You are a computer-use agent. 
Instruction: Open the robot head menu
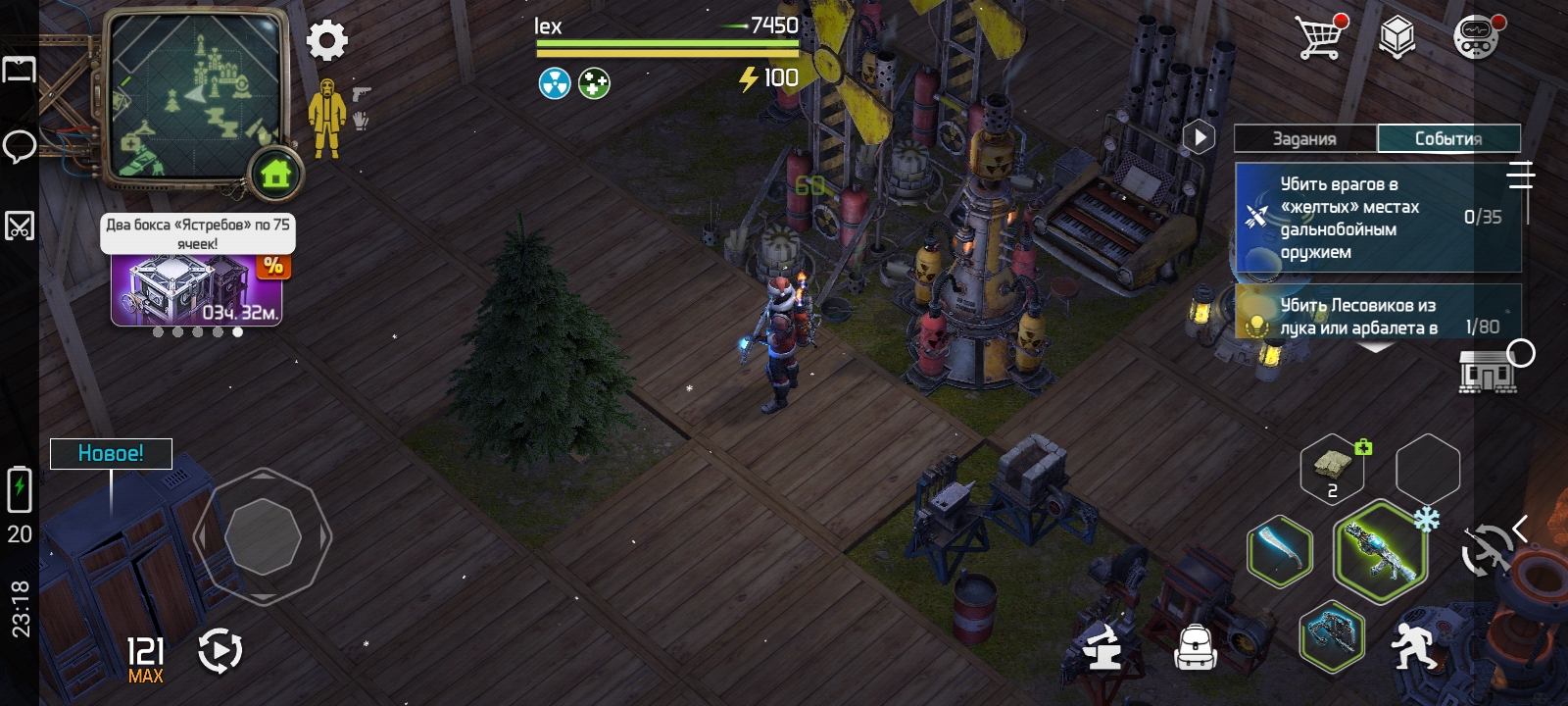pos(1476,38)
